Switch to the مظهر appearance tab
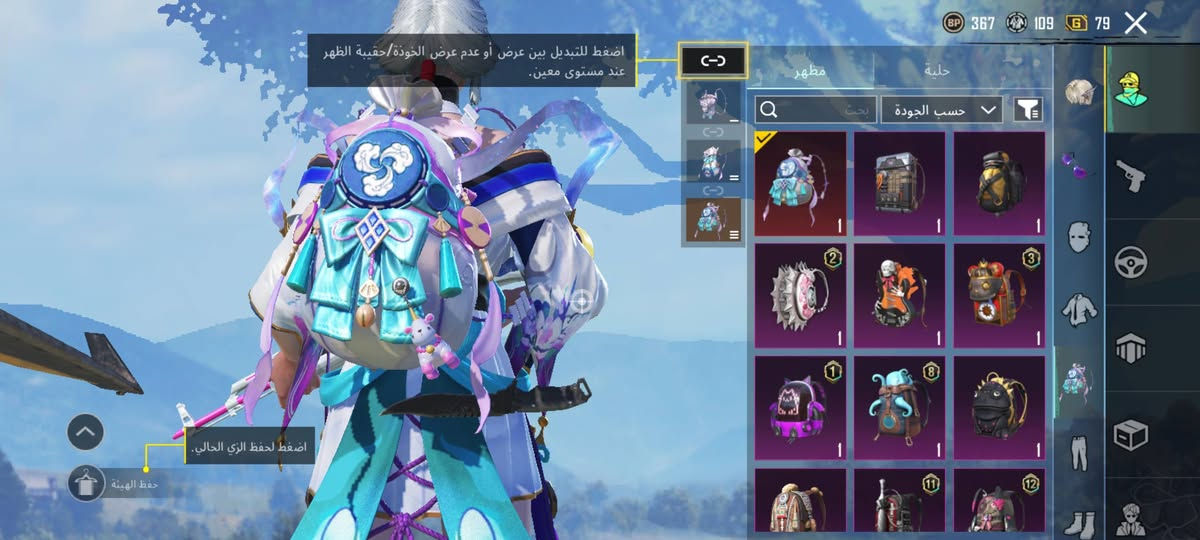Image resolution: width=1200 pixels, height=540 pixels. [810, 70]
